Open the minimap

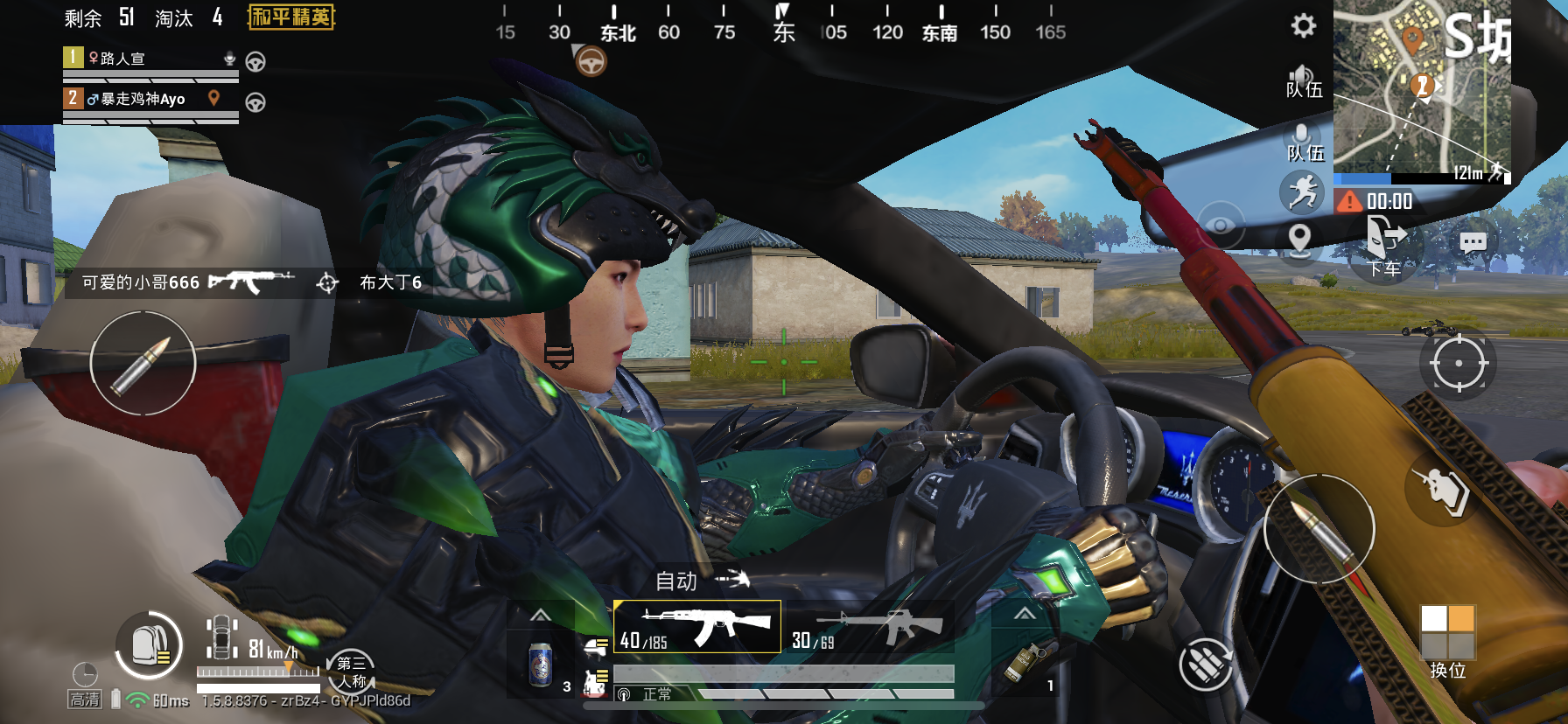(x=1421, y=87)
